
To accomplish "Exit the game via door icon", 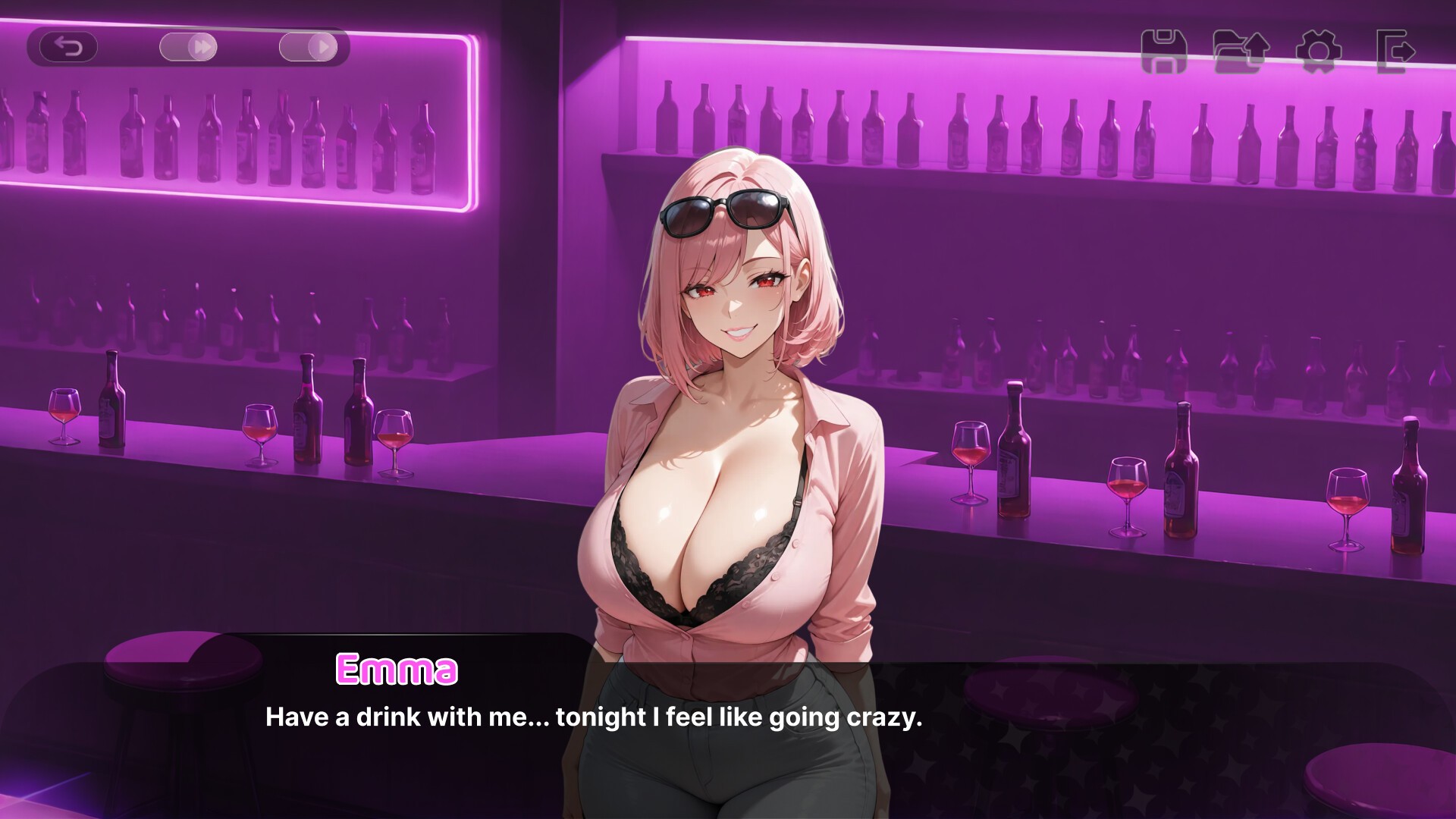I will (1395, 52).
